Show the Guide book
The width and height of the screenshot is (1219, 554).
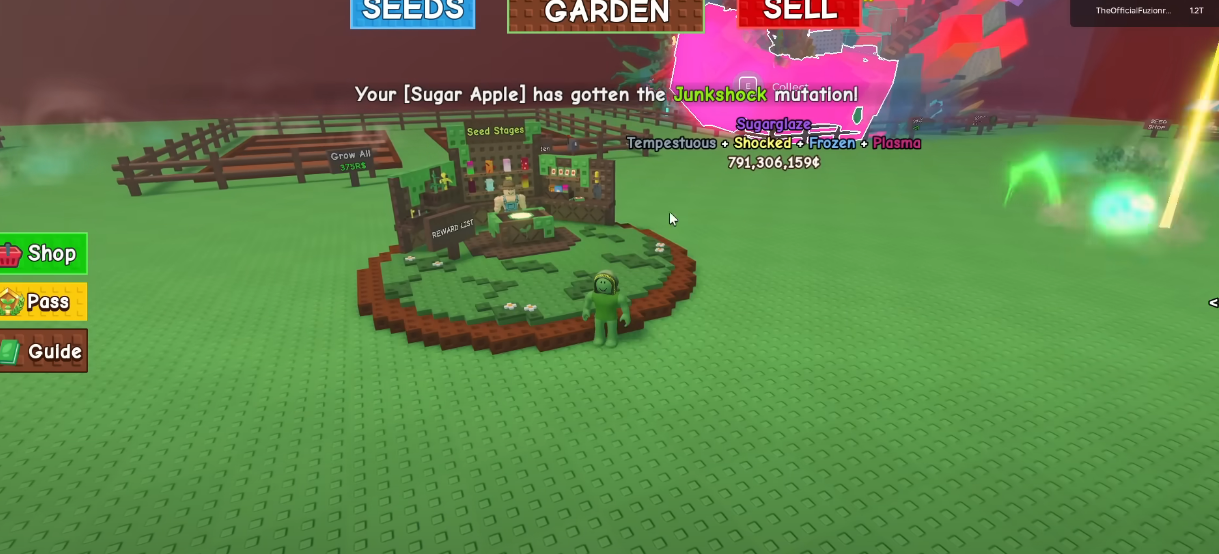tap(43, 351)
